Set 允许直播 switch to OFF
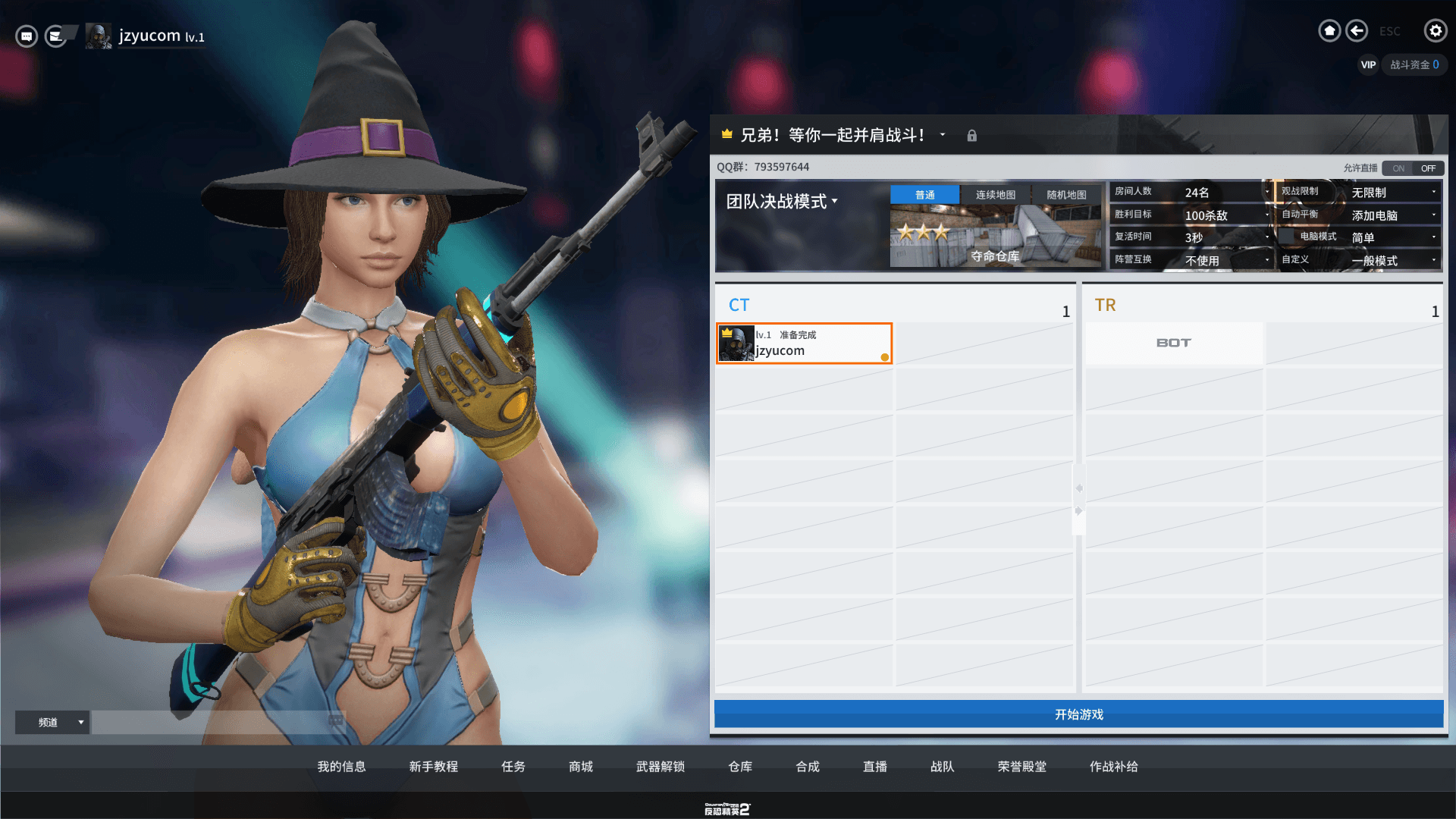1456x819 pixels. 1428,168
